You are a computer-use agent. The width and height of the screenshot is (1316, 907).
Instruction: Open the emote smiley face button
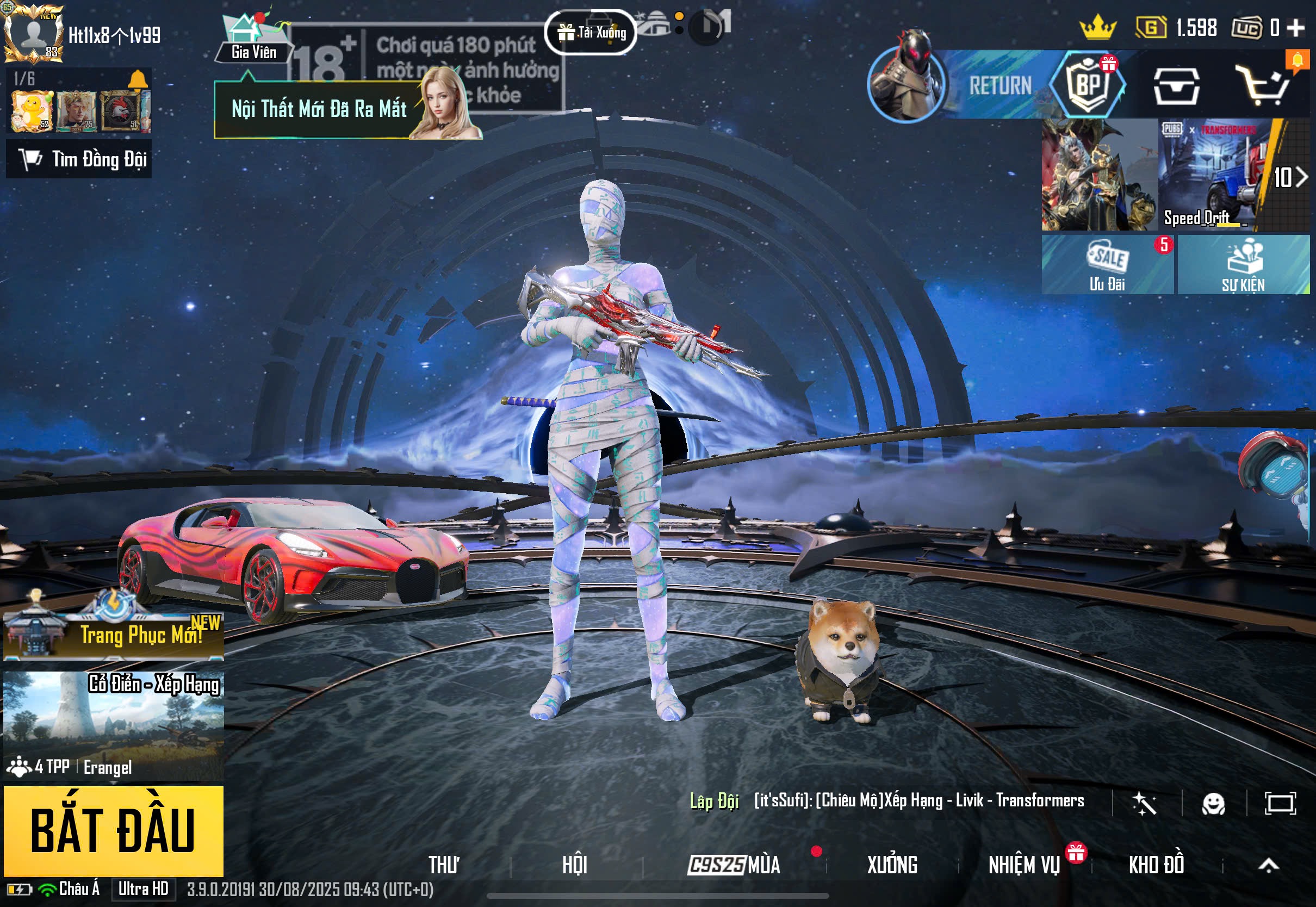1213,804
